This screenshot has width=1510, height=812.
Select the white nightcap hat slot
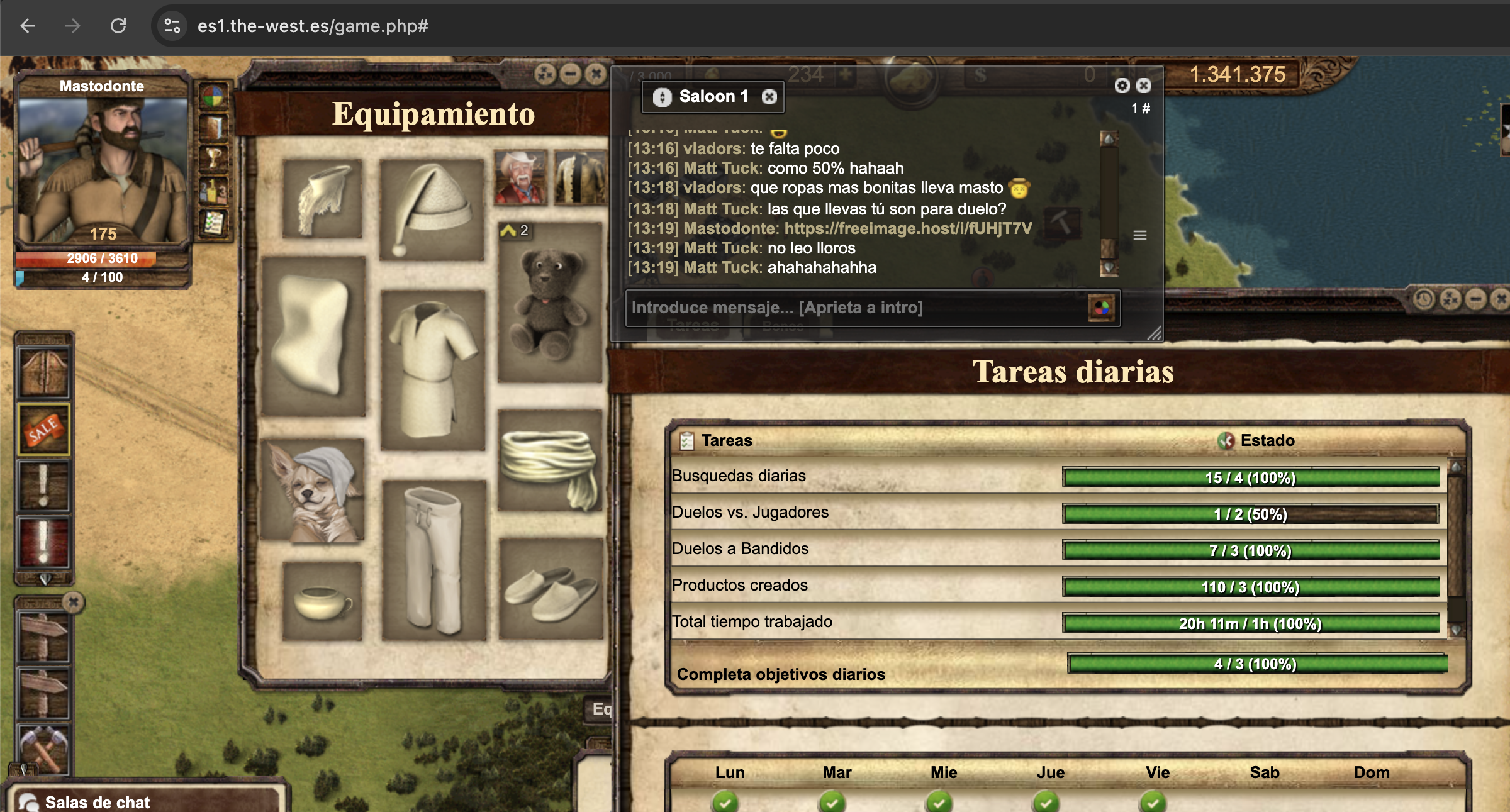tap(432, 209)
